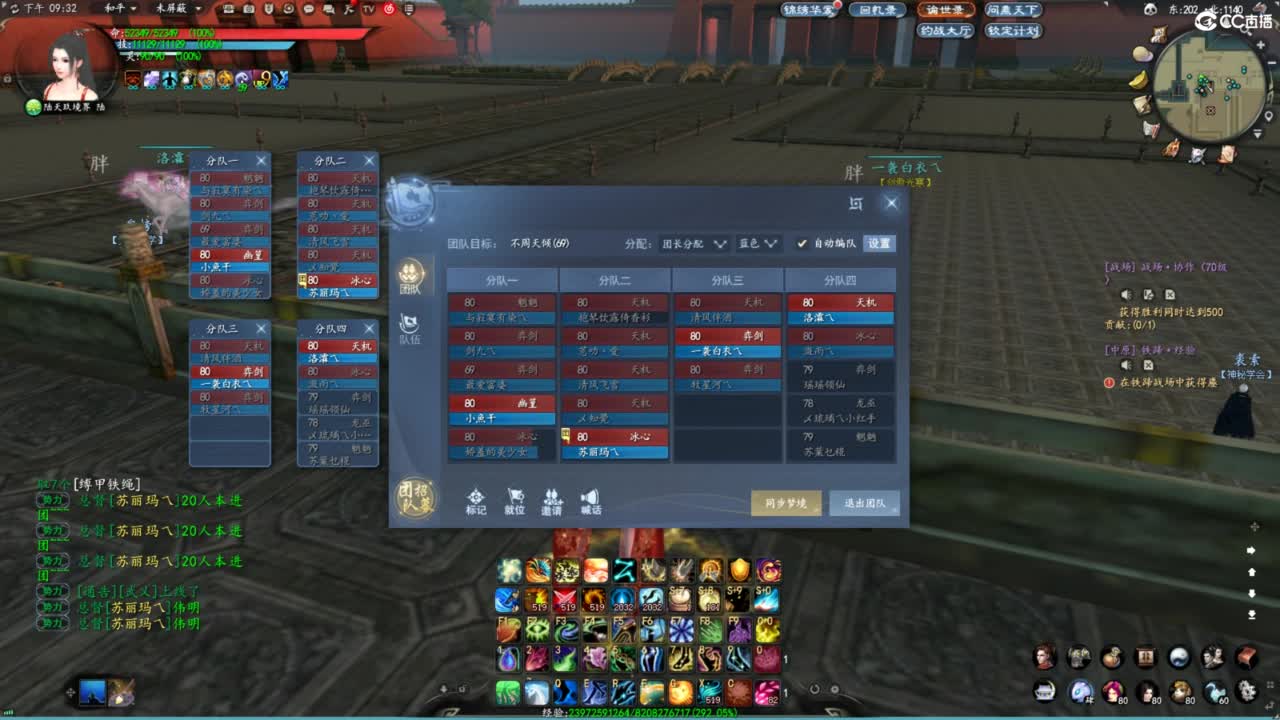This screenshot has width=1280, height=720.
Task: Mute the 战场 quest tracker speaker icon
Action: tap(1126, 294)
